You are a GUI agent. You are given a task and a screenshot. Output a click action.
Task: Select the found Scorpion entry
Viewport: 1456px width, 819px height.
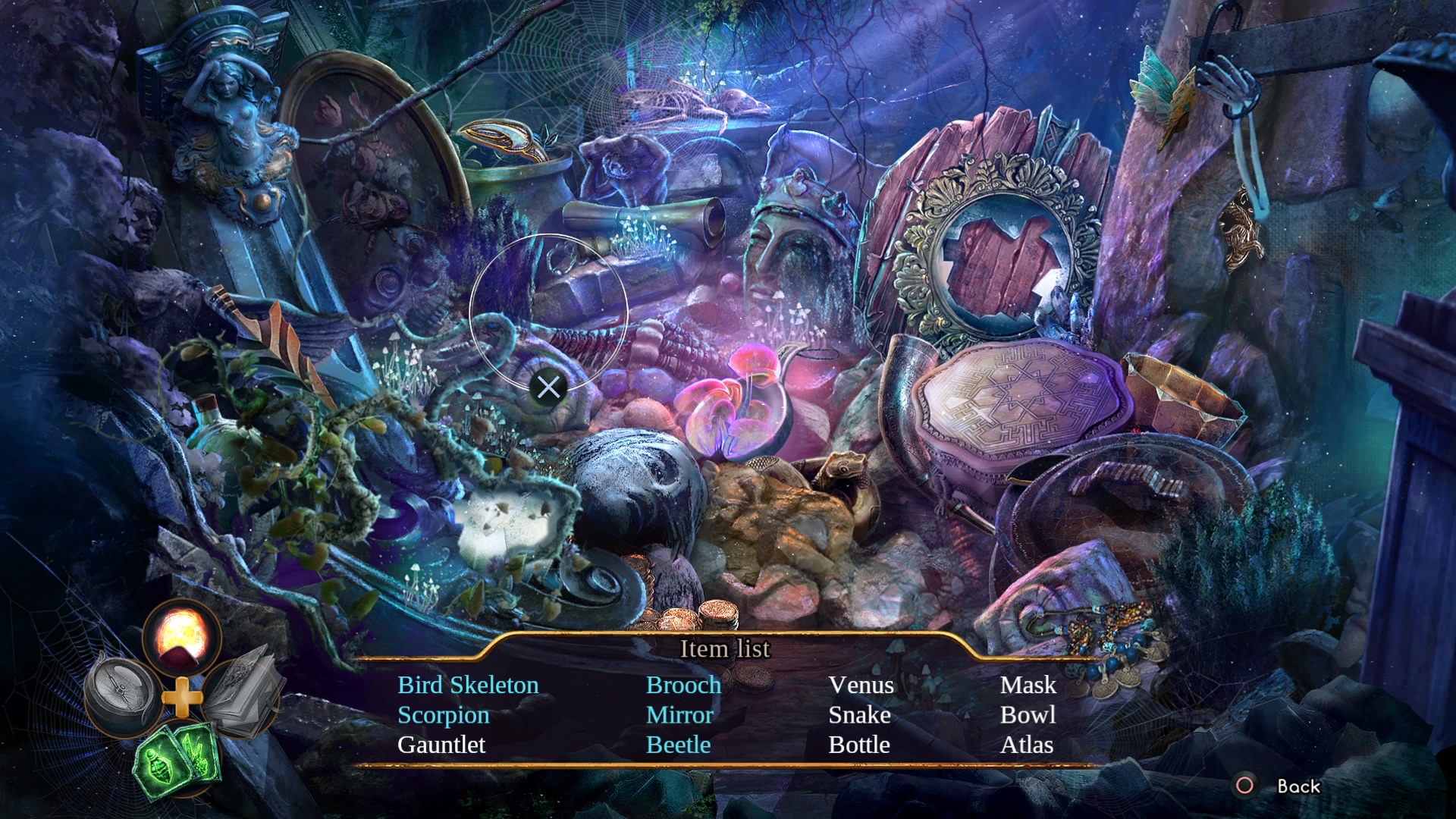443,715
